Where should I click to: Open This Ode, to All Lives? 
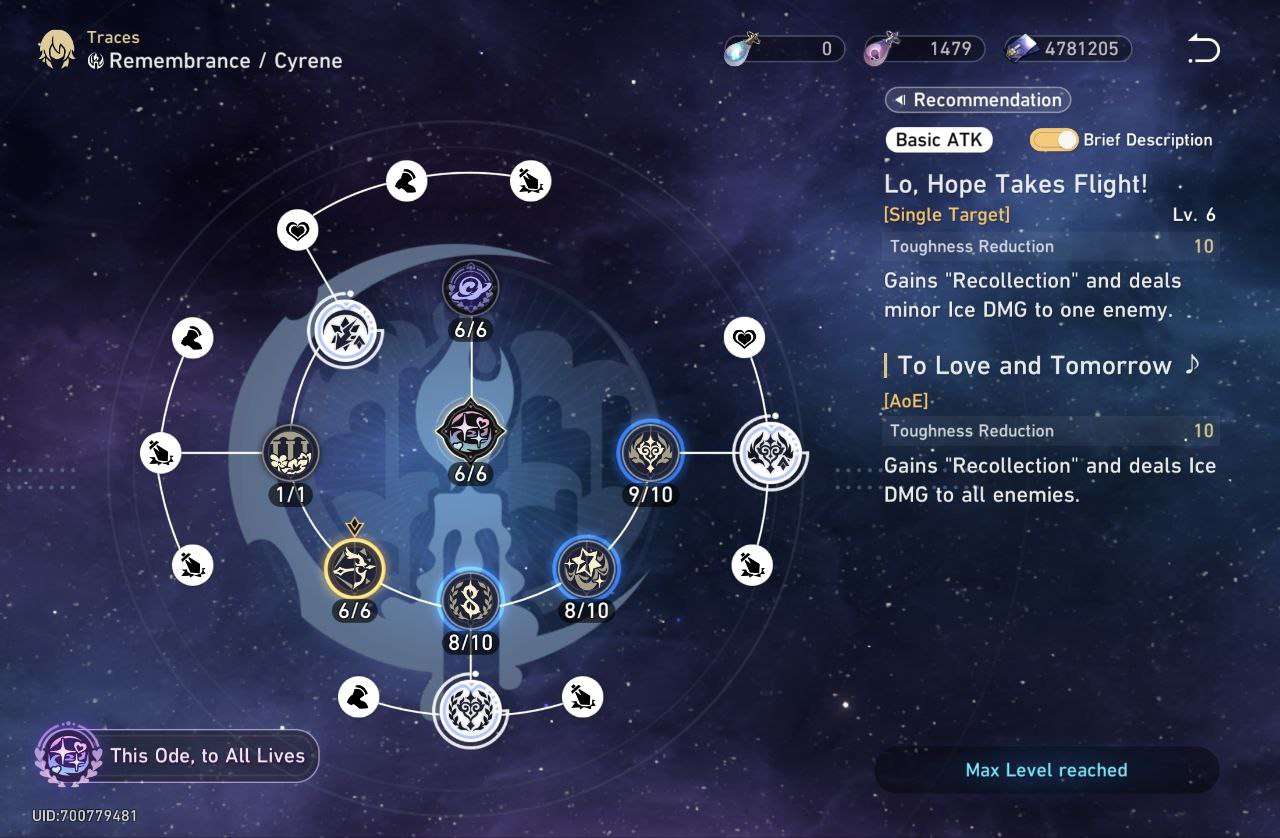click(177, 756)
